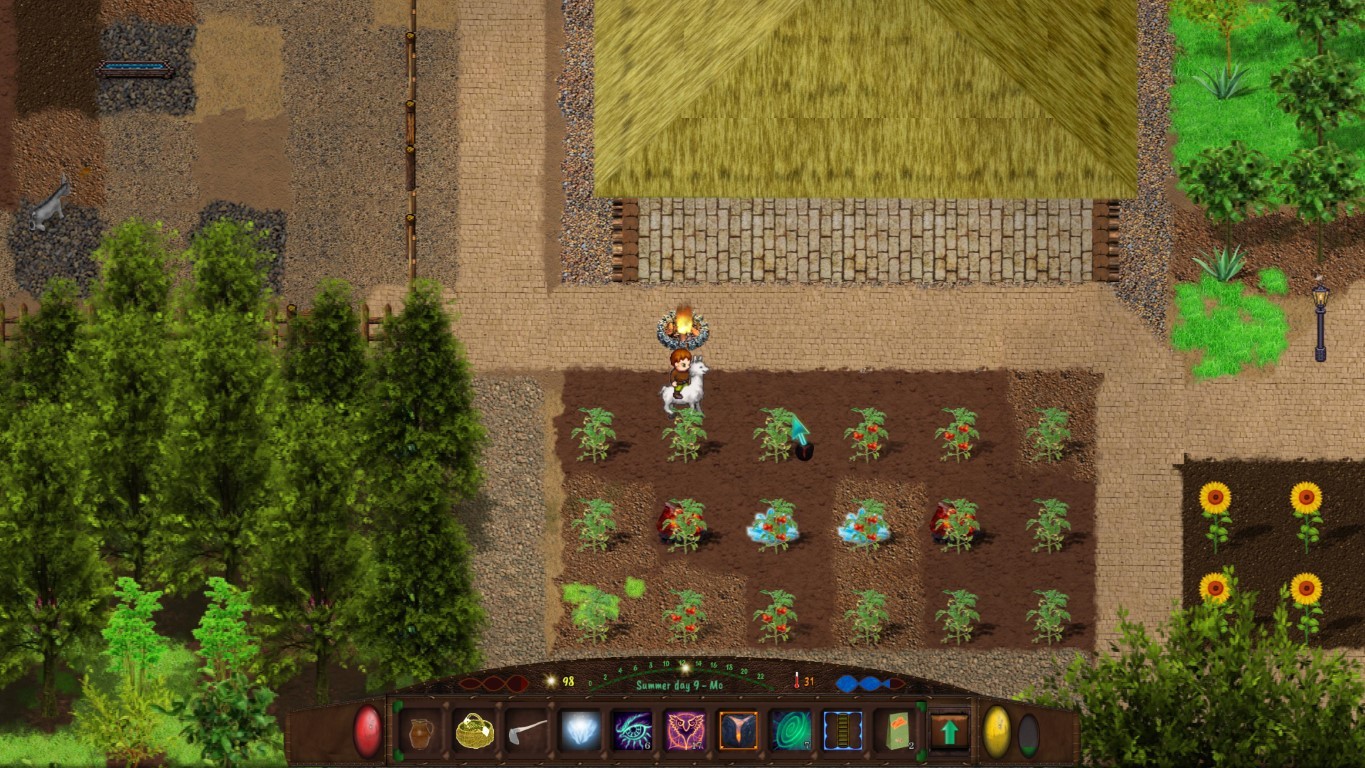Click the yellow oval gem

(x=997, y=732)
